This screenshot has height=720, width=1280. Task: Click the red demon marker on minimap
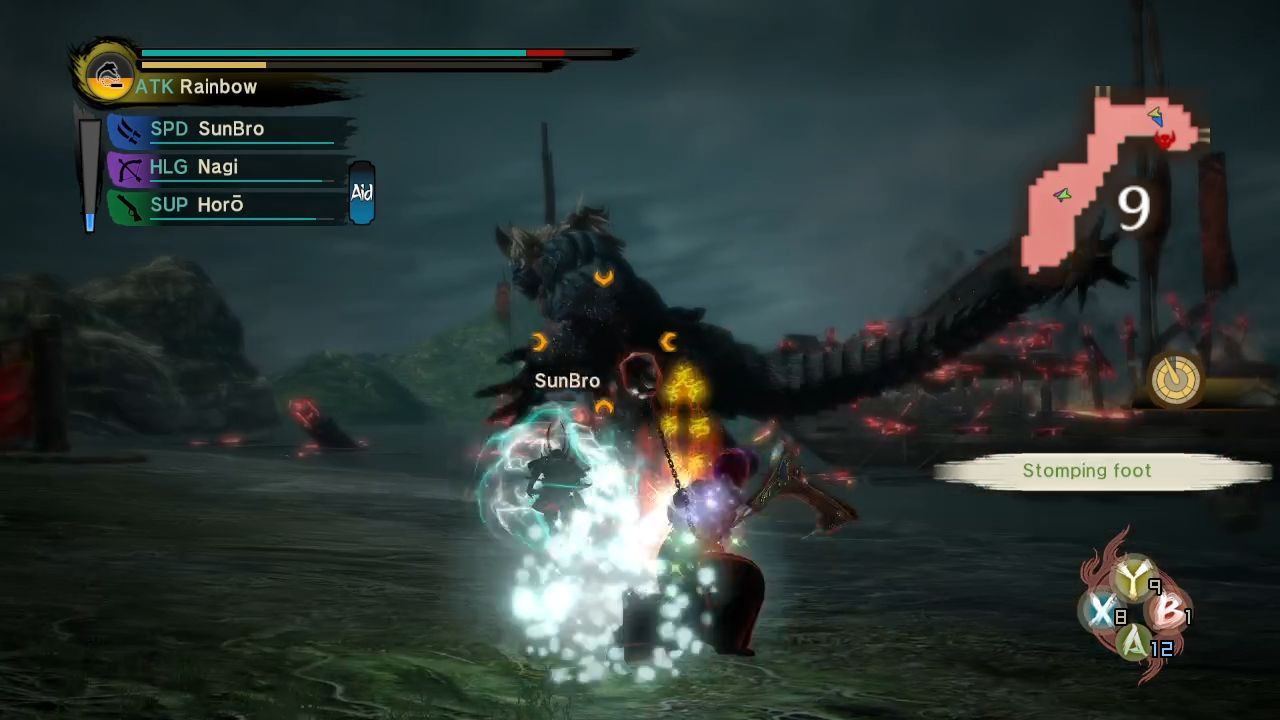click(1164, 140)
